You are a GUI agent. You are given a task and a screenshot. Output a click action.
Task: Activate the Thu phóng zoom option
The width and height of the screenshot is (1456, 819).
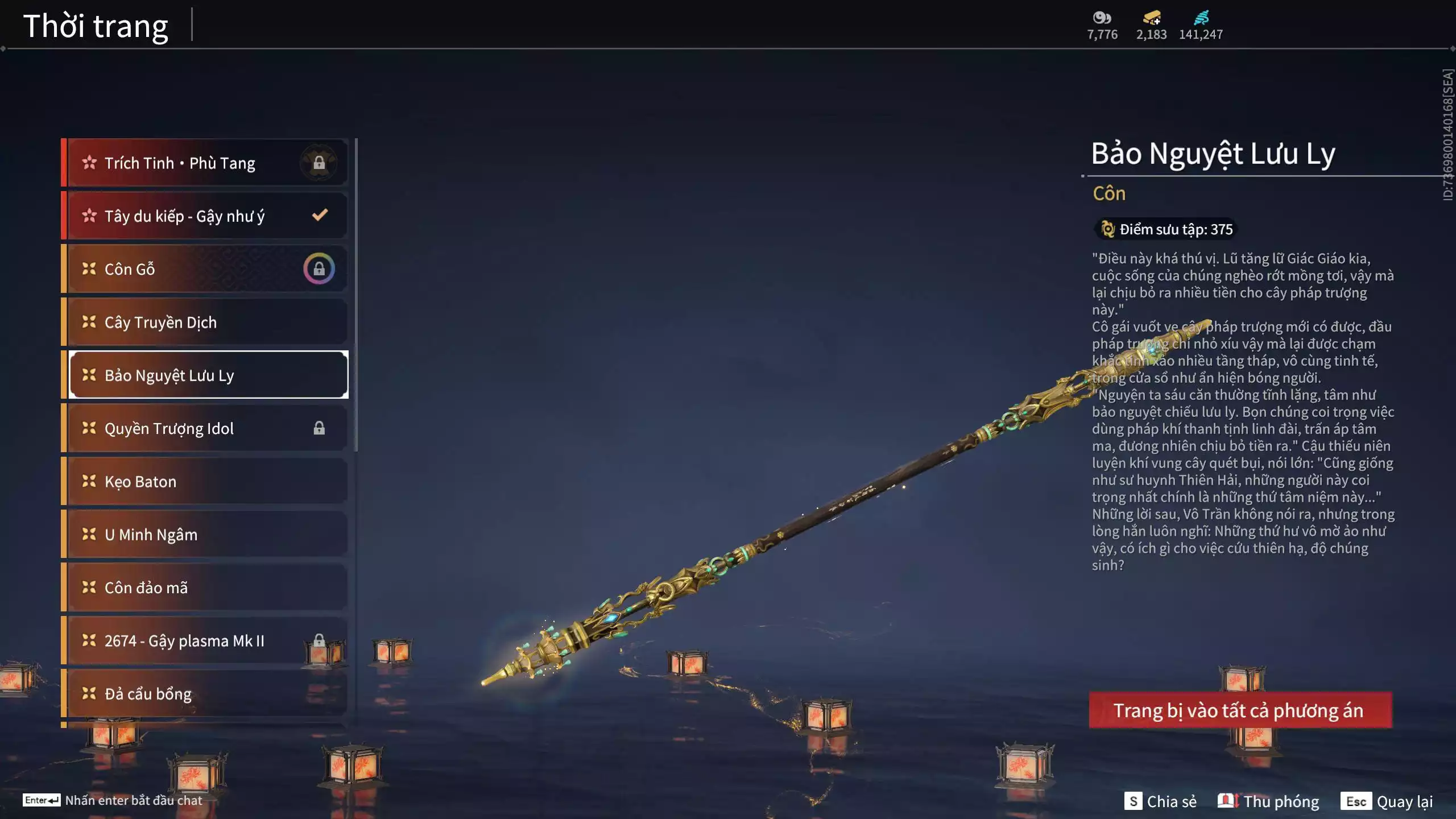coord(1268,801)
